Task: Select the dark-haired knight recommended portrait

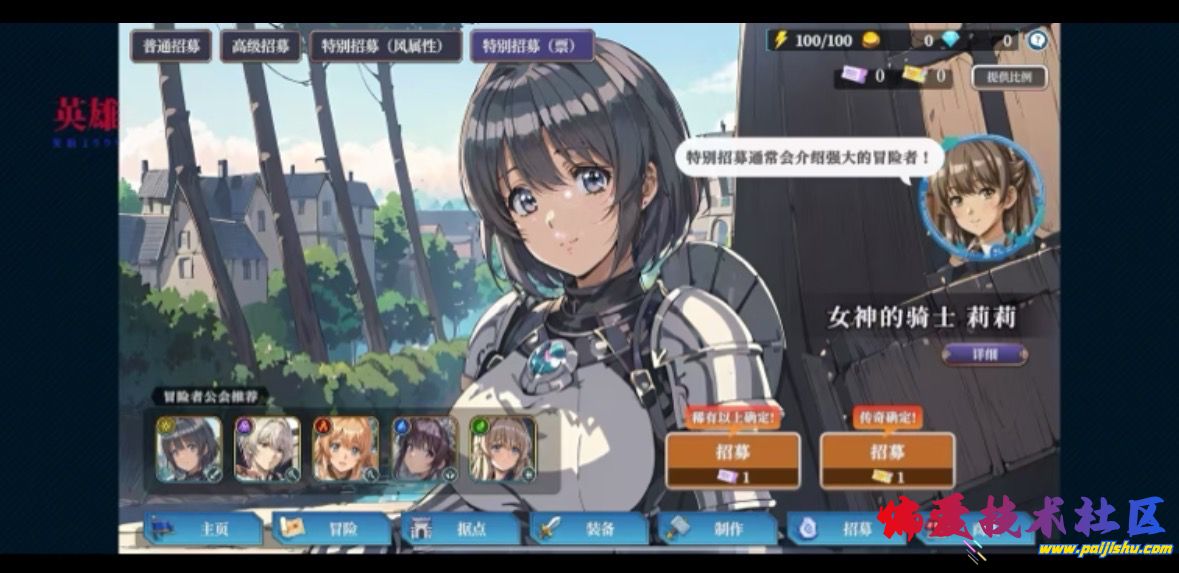Action: click(x=188, y=449)
